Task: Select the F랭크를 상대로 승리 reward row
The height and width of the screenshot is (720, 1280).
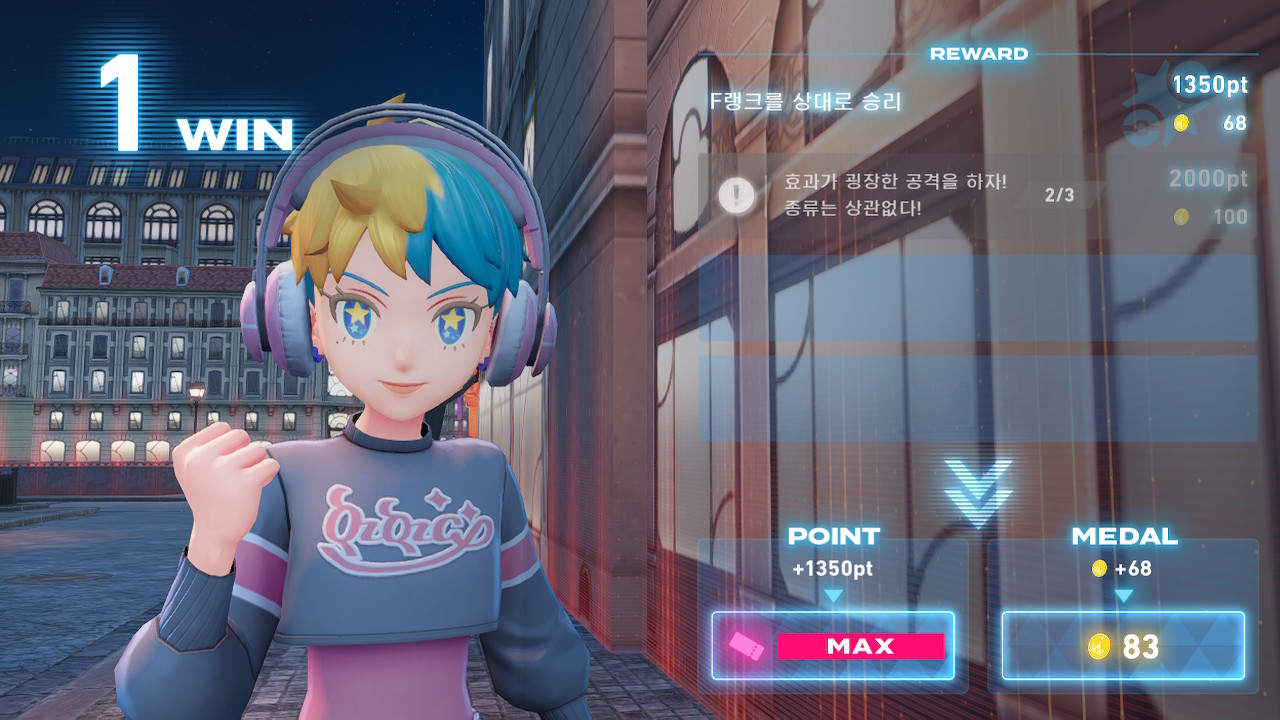Action: pos(975,102)
